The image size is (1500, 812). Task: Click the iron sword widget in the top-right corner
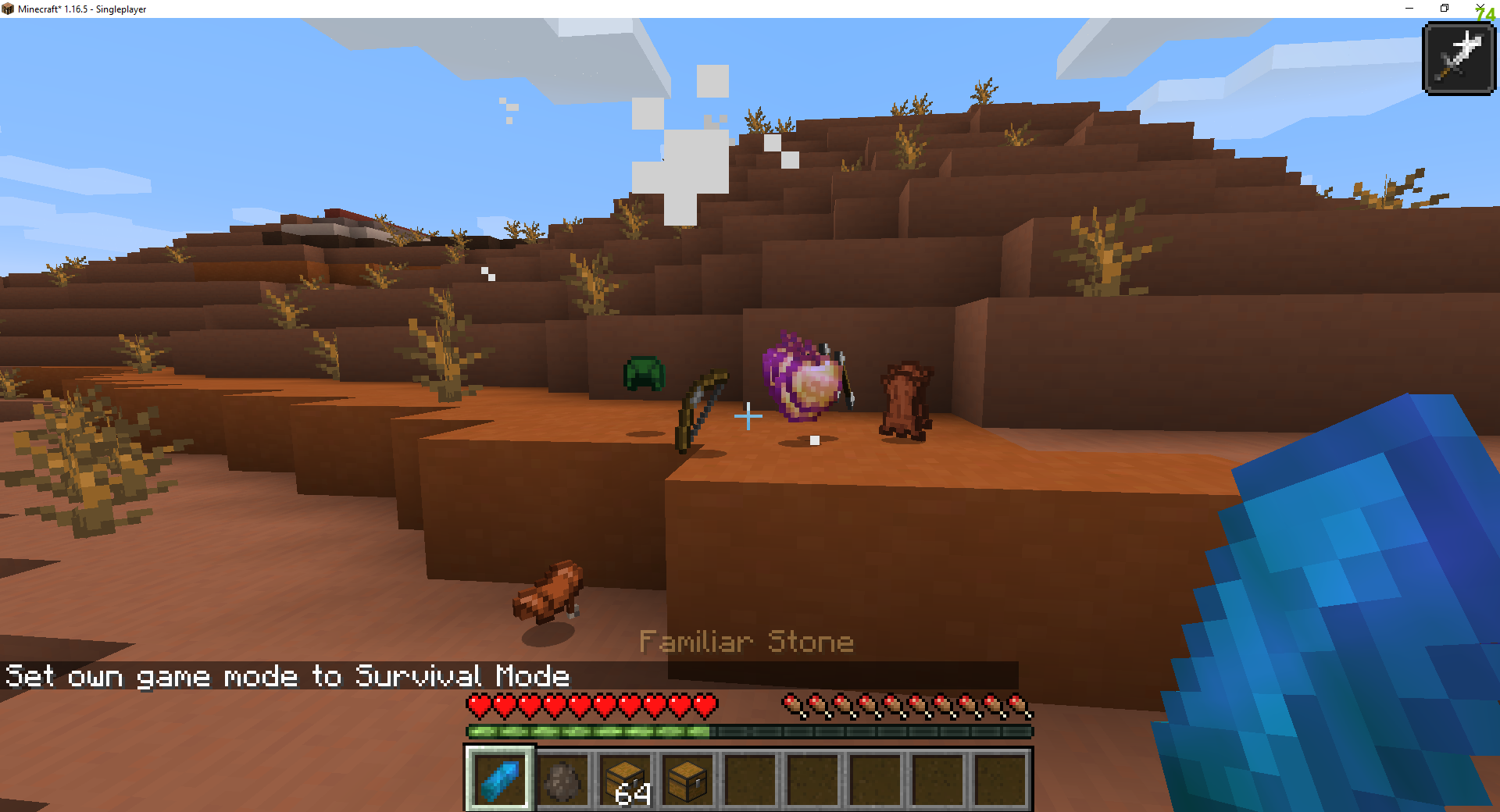(1458, 57)
